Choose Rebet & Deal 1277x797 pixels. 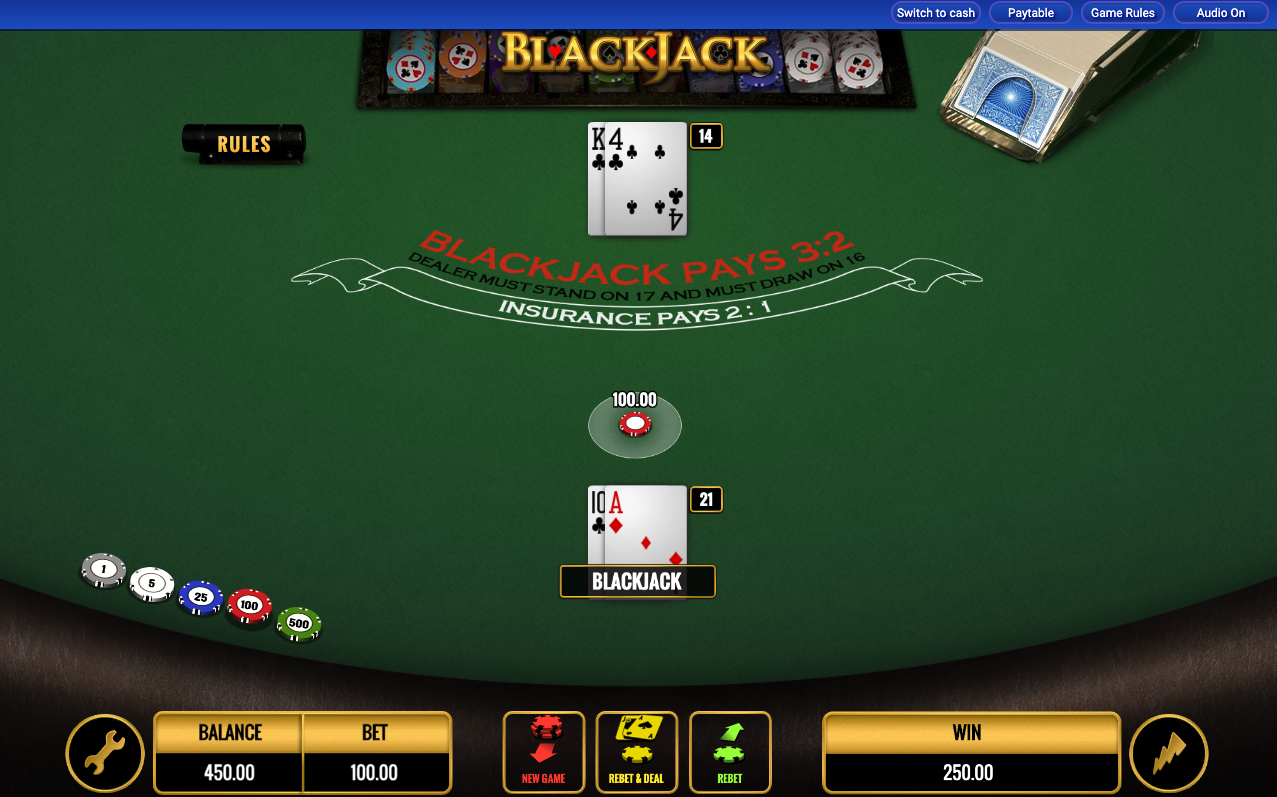(x=636, y=752)
